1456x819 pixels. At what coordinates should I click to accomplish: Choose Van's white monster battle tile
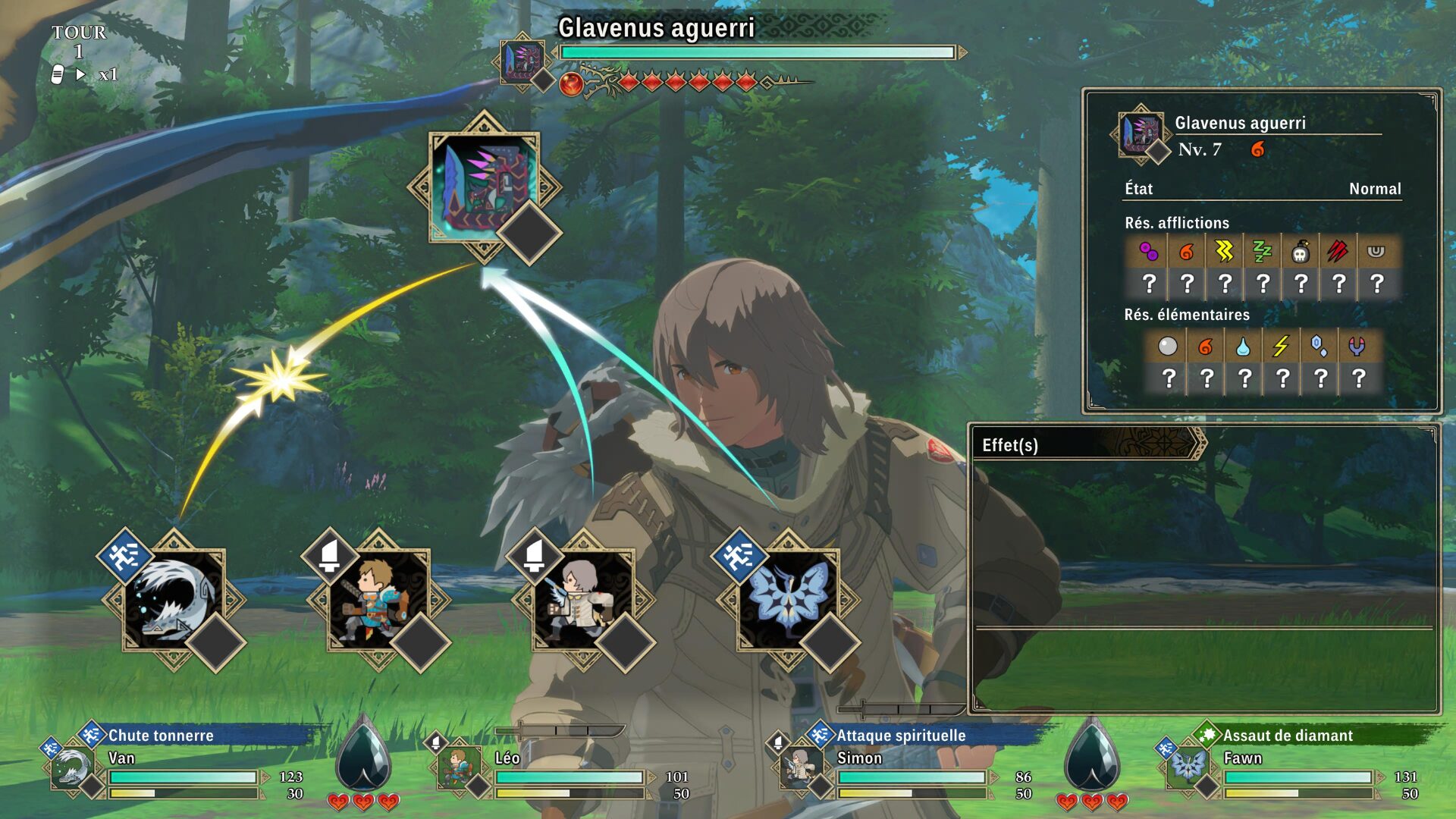[174, 599]
